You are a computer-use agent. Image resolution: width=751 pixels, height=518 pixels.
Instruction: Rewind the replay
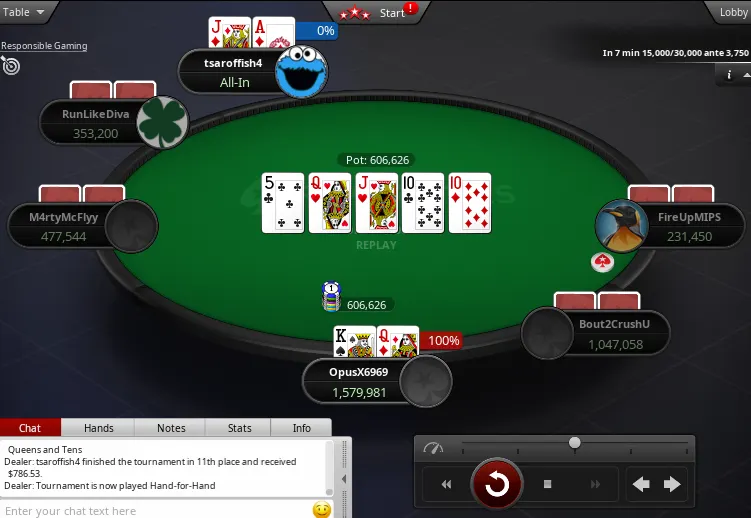pos(447,485)
